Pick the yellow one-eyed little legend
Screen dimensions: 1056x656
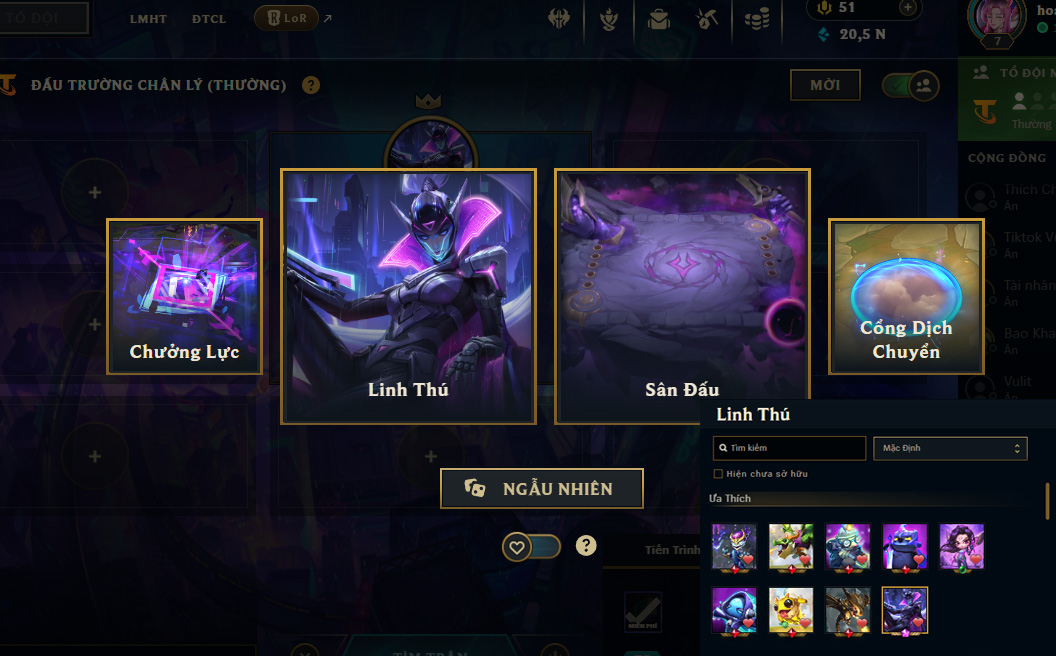point(790,610)
